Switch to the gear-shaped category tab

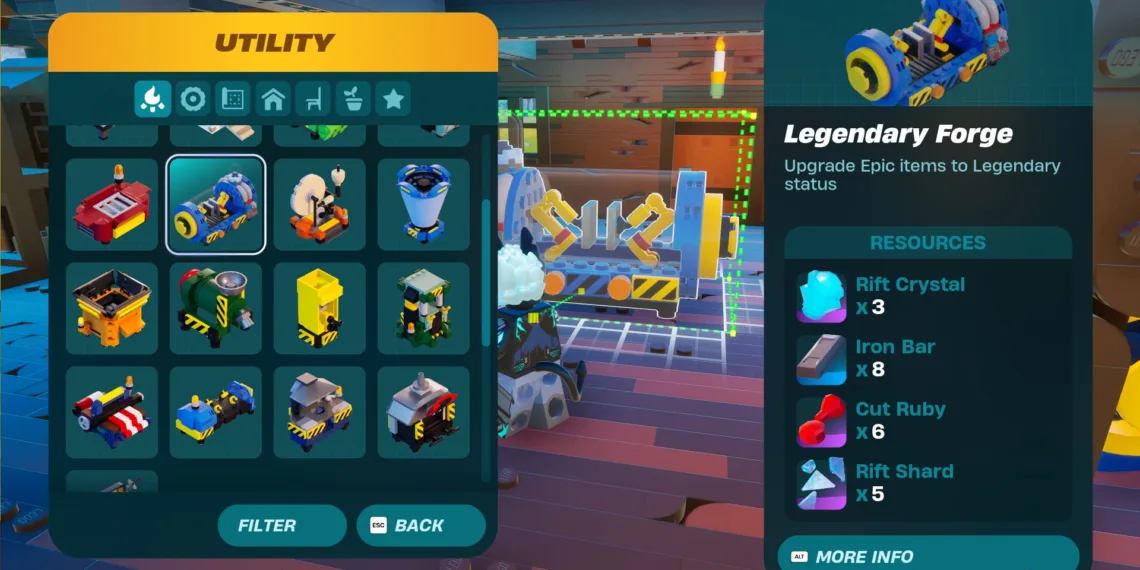coord(193,99)
